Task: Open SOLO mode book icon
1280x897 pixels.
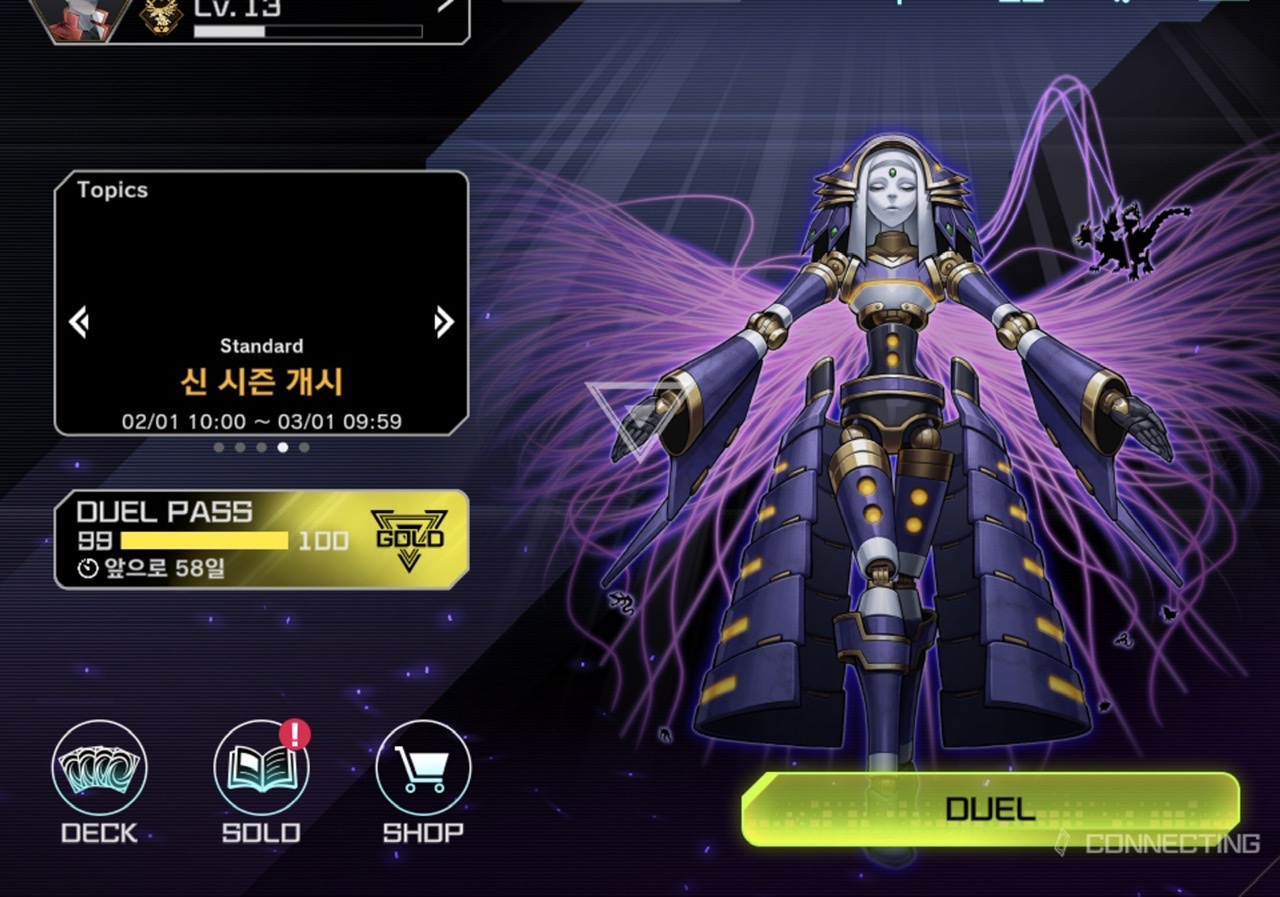Action: click(x=261, y=769)
